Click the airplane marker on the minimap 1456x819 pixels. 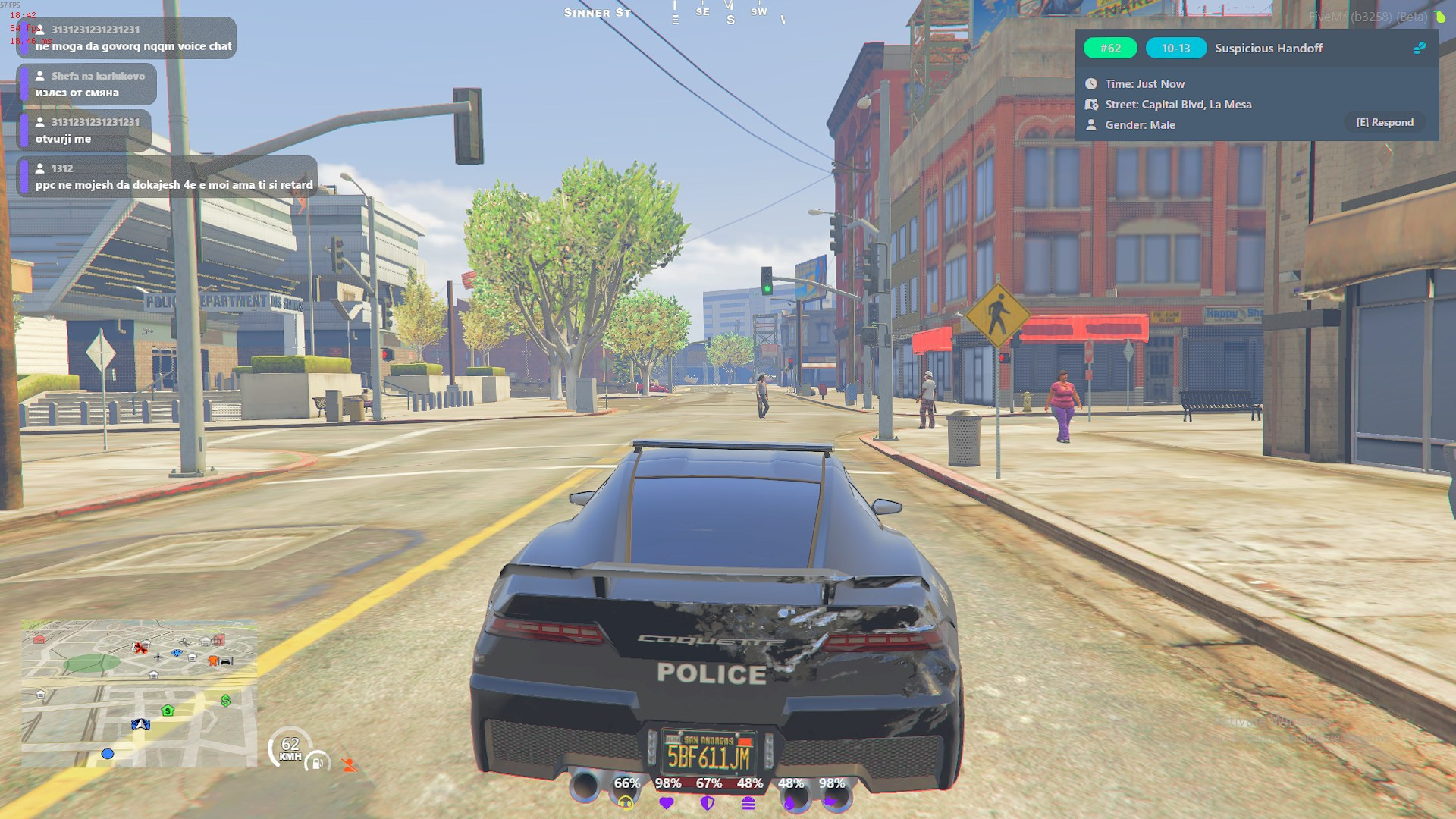(158, 657)
